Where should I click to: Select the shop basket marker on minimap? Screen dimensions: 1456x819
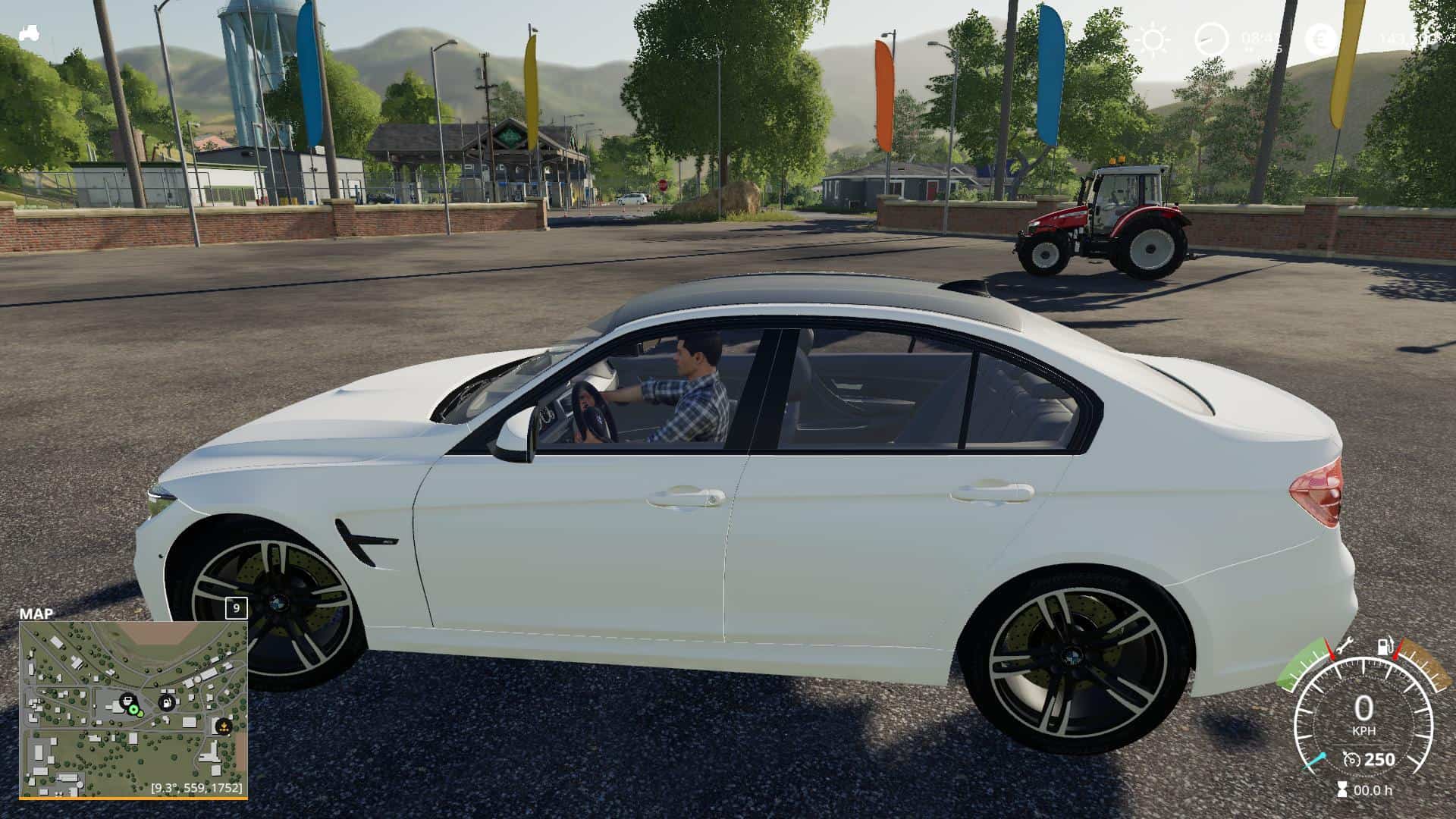[127, 700]
